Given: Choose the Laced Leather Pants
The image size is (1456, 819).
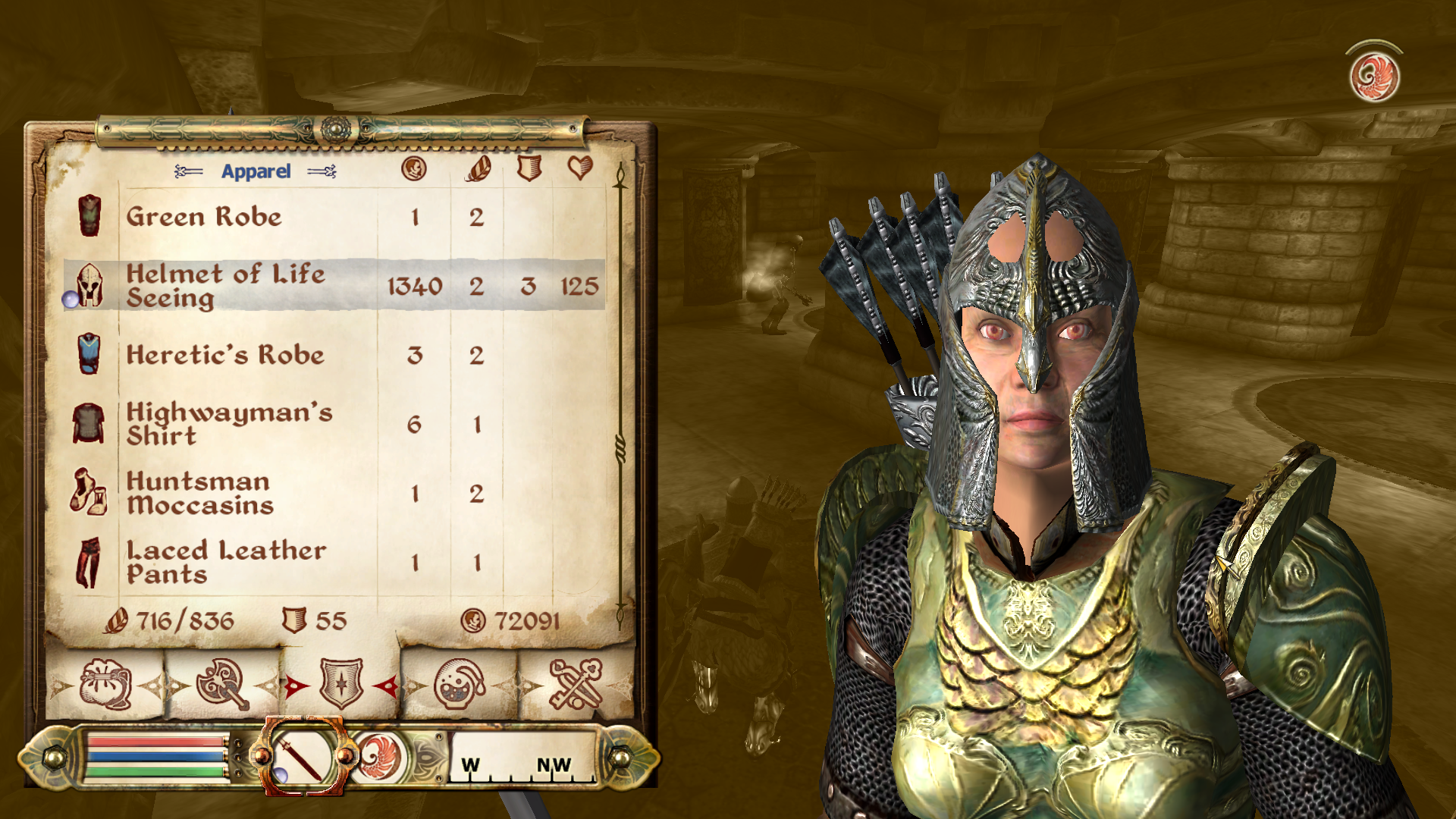Looking at the screenshot, I should pyautogui.click(x=226, y=562).
